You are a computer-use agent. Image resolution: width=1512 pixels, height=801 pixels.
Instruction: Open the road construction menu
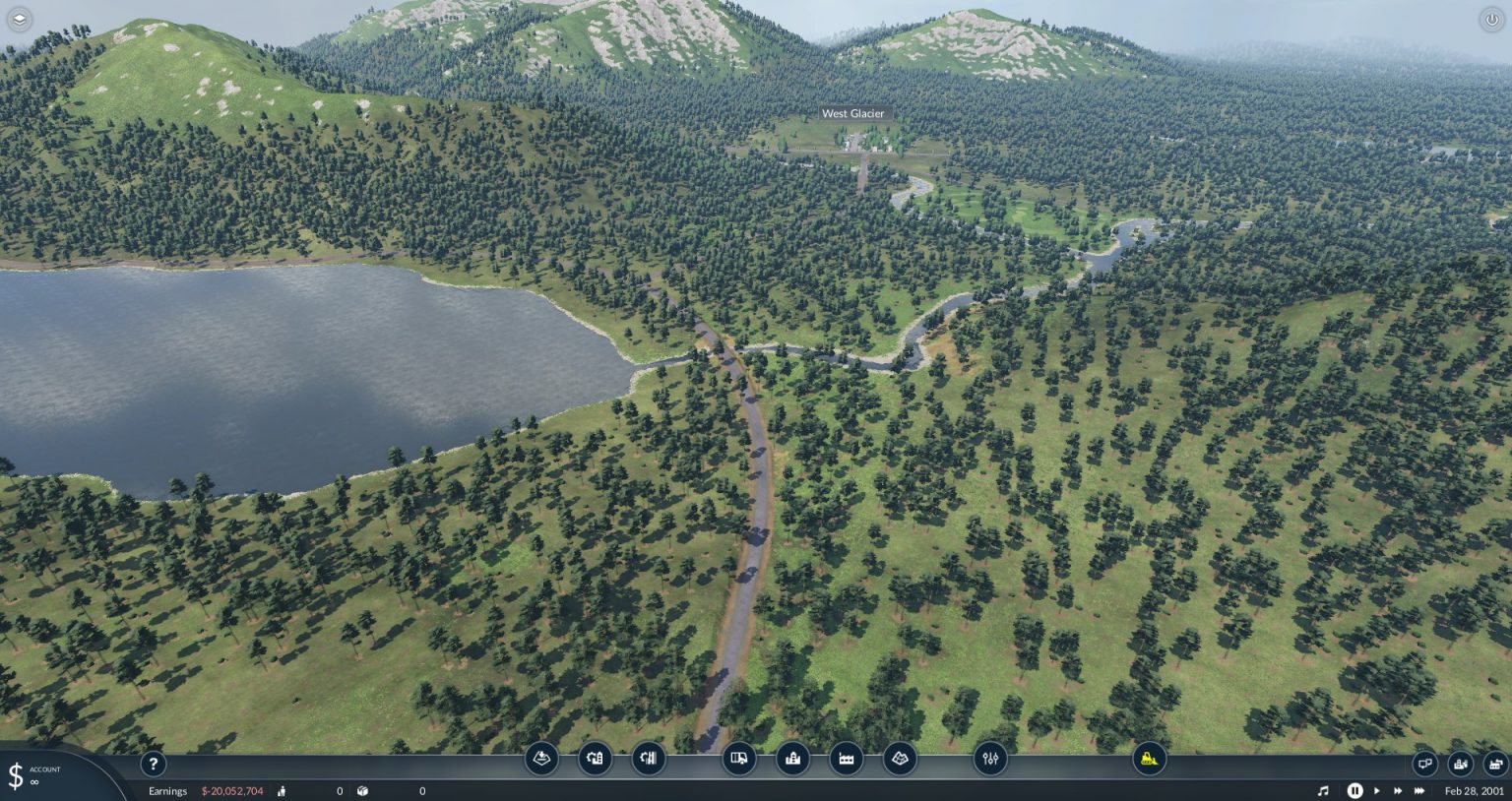pyautogui.click(x=595, y=759)
